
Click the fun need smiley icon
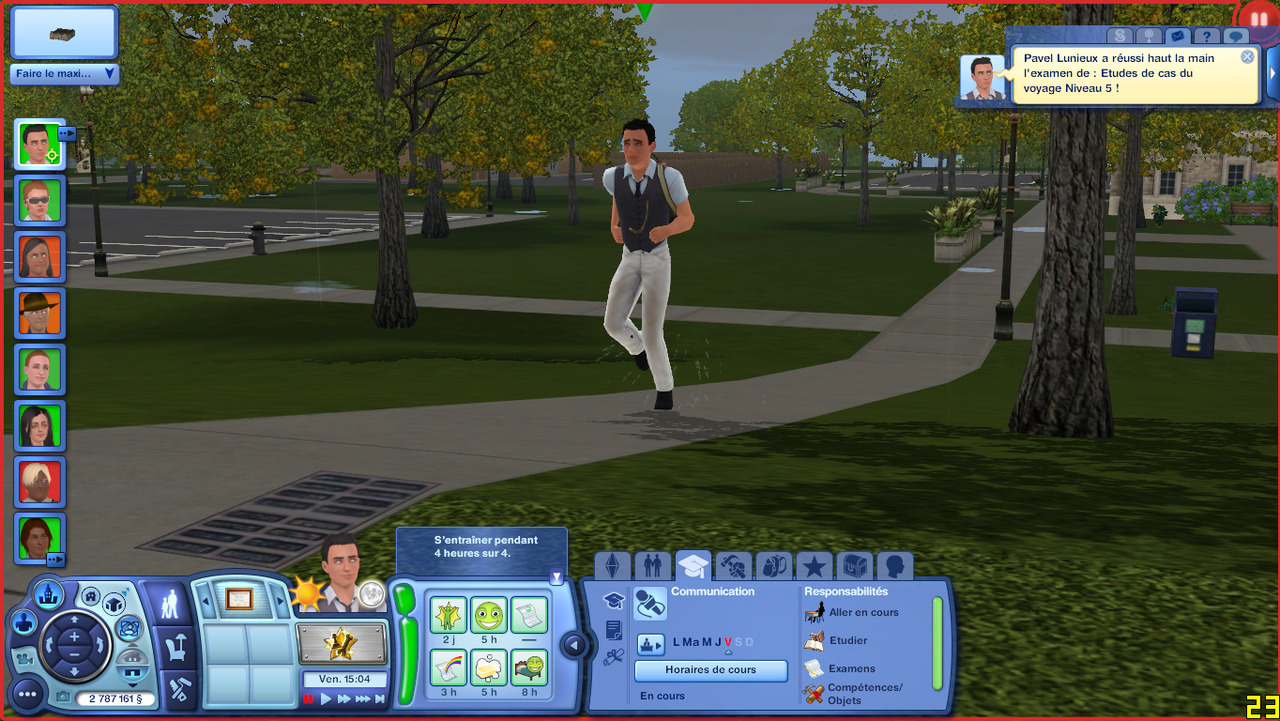(489, 615)
